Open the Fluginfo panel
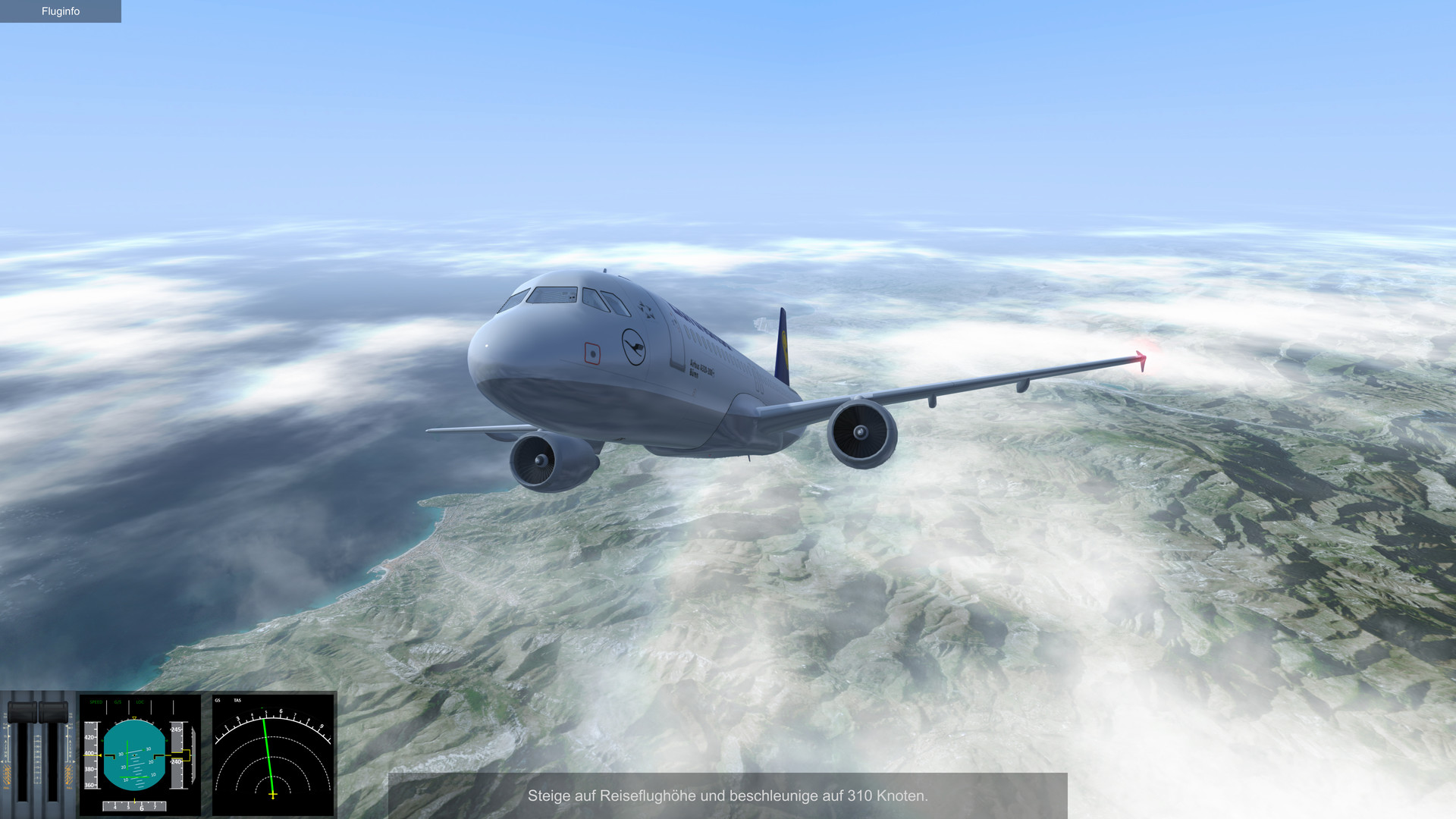1456x819 pixels. click(x=59, y=11)
